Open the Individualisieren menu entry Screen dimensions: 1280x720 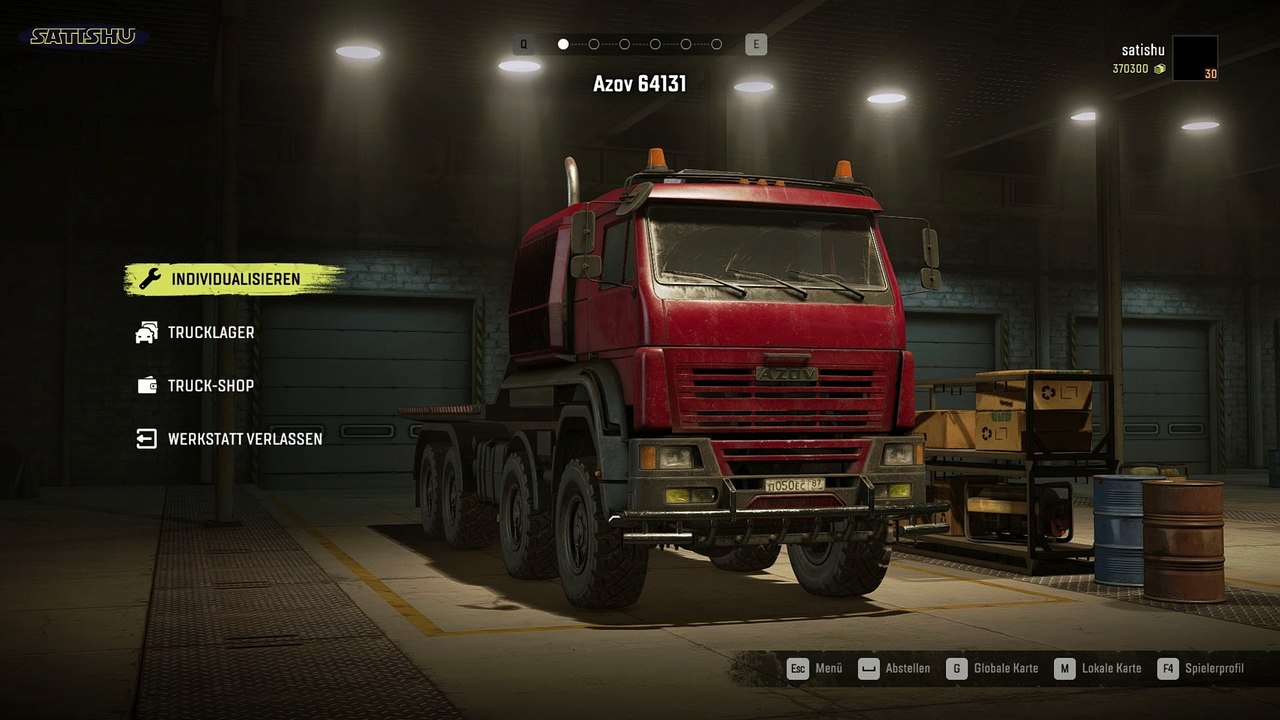coord(234,279)
